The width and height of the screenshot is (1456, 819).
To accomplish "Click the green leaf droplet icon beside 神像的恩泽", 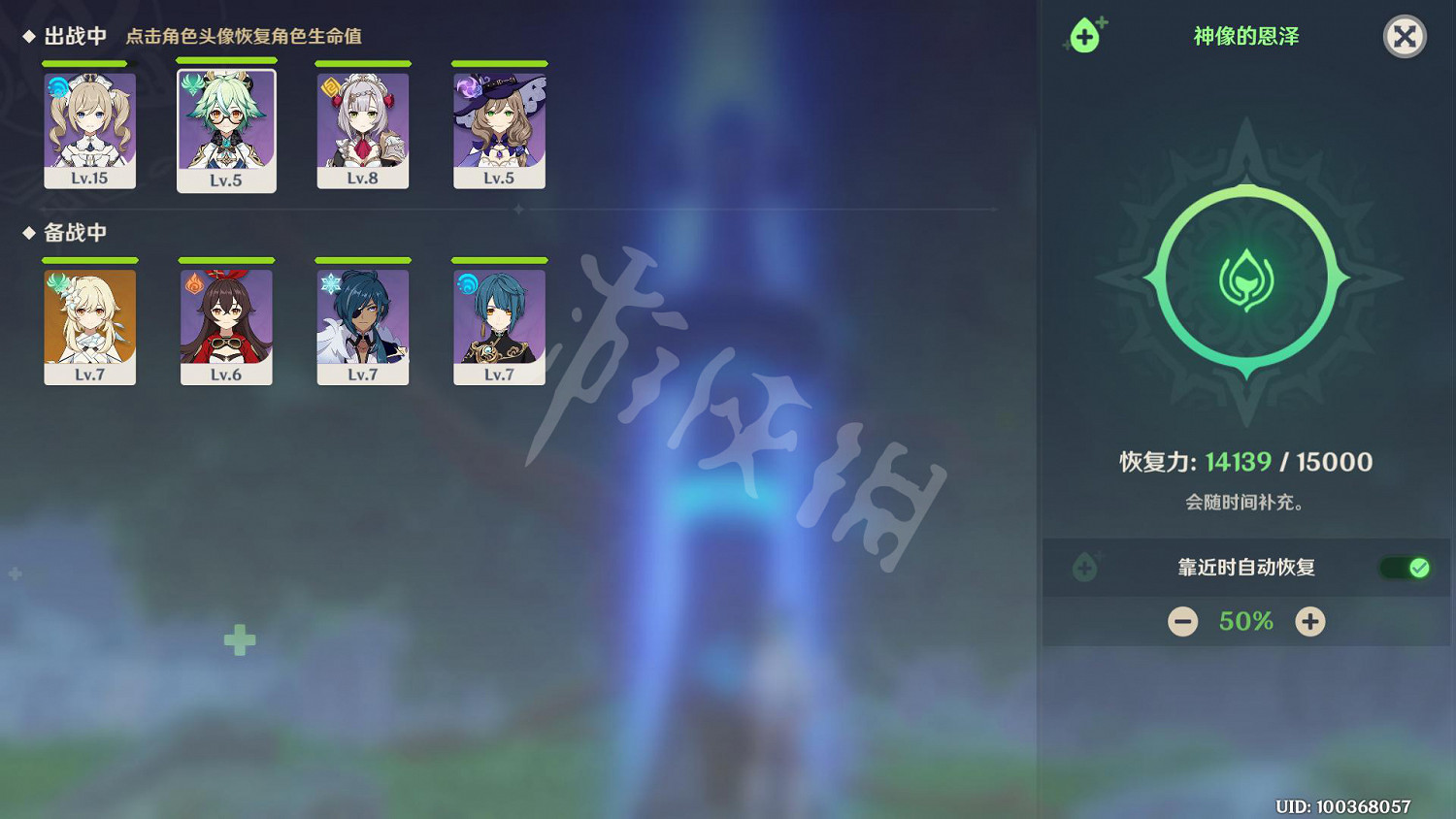I will point(1086,36).
